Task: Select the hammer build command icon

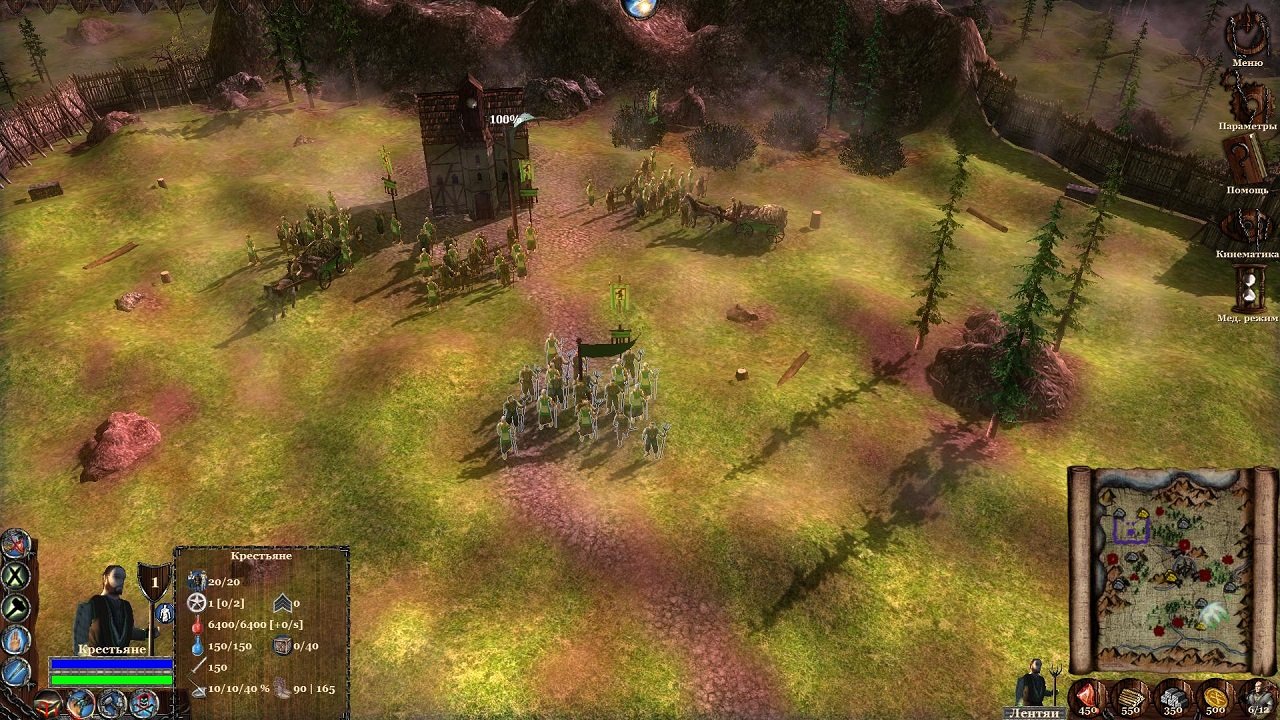Action: click(x=13, y=607)
